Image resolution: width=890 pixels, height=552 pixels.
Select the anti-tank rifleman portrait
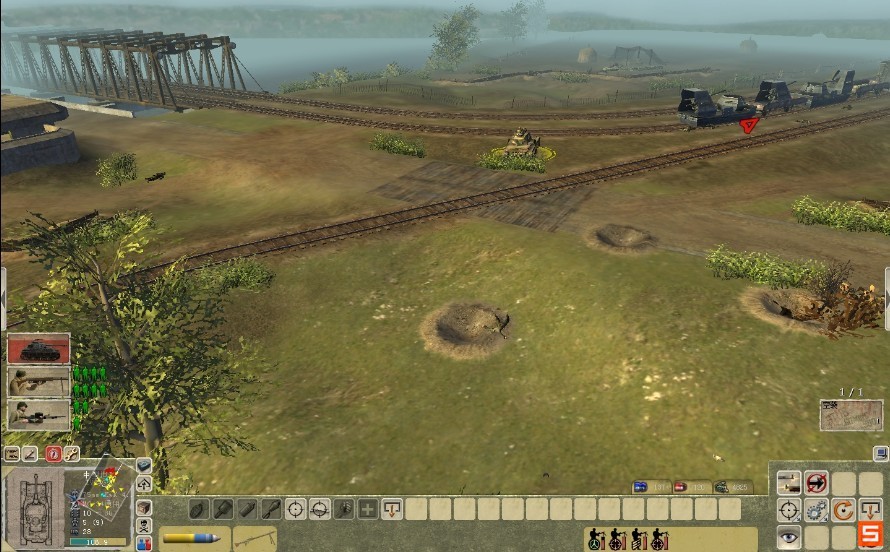[x=39, y=382]
